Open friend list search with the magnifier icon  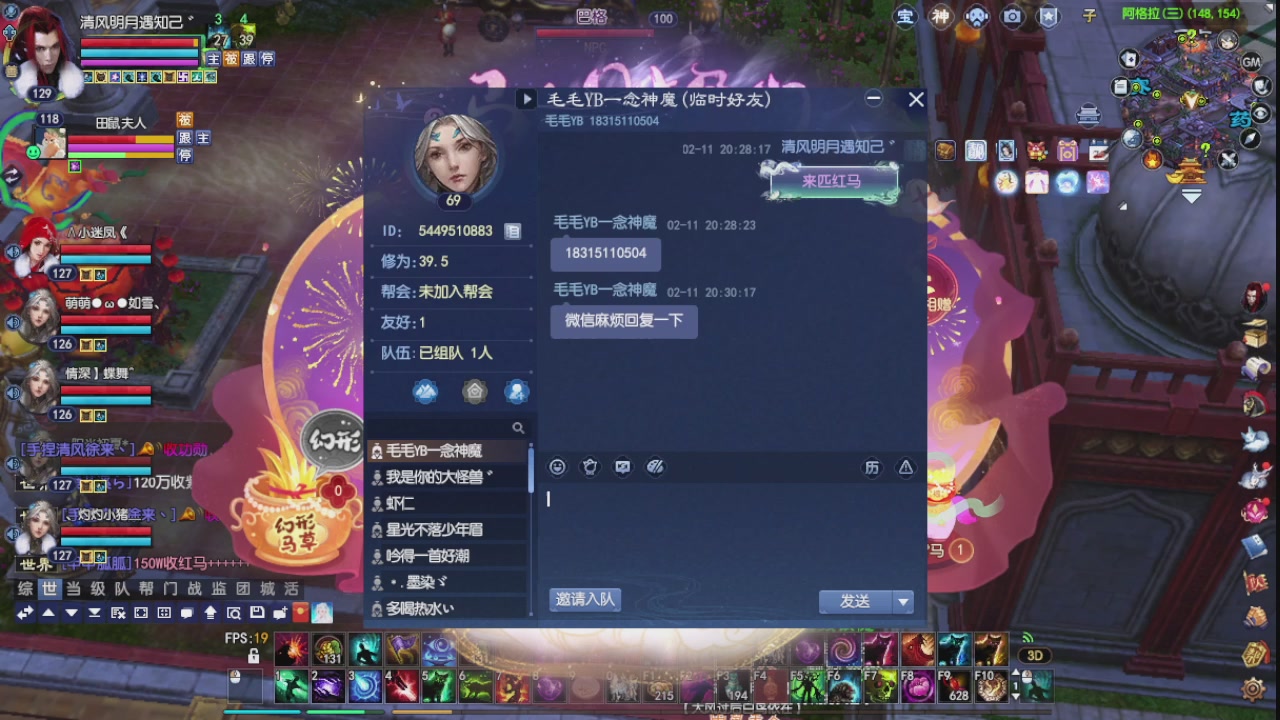pyautogui.click(x=519, y=427)
